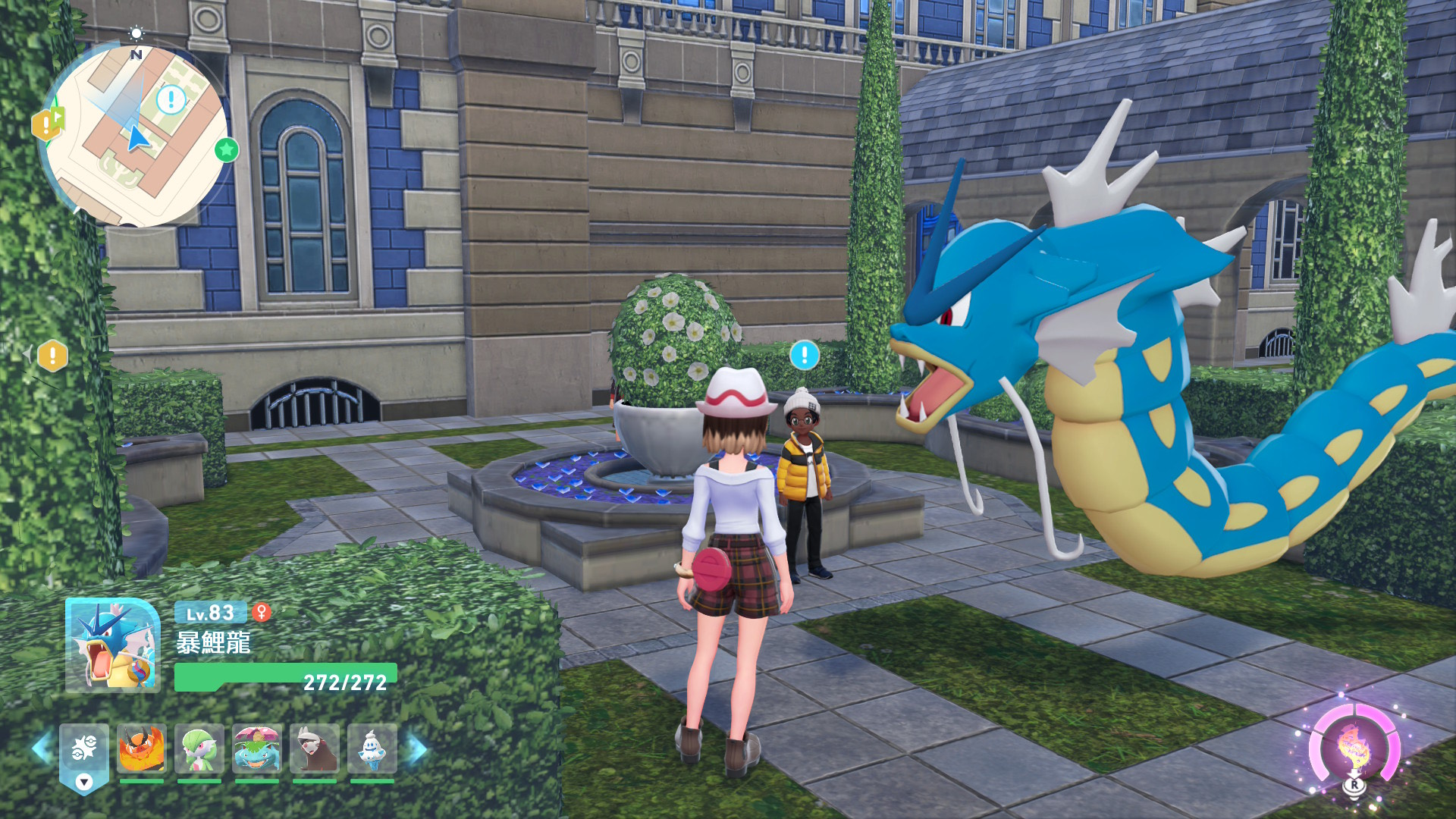Select the active Gyarados portrait
Viewport: 1456px width, 819px height.
click(x=113, y=645)
